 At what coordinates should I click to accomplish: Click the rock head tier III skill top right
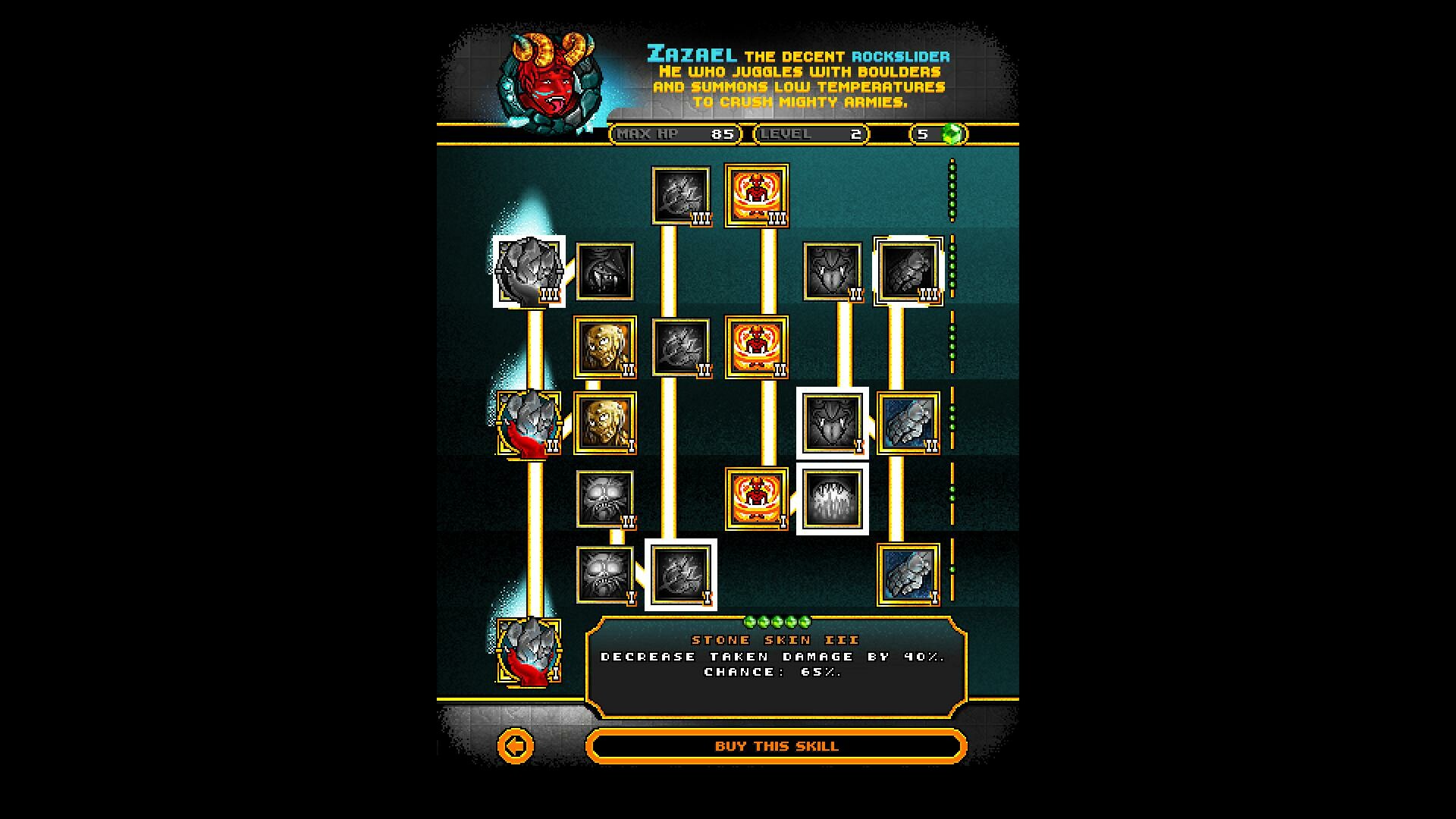point(906,269)
